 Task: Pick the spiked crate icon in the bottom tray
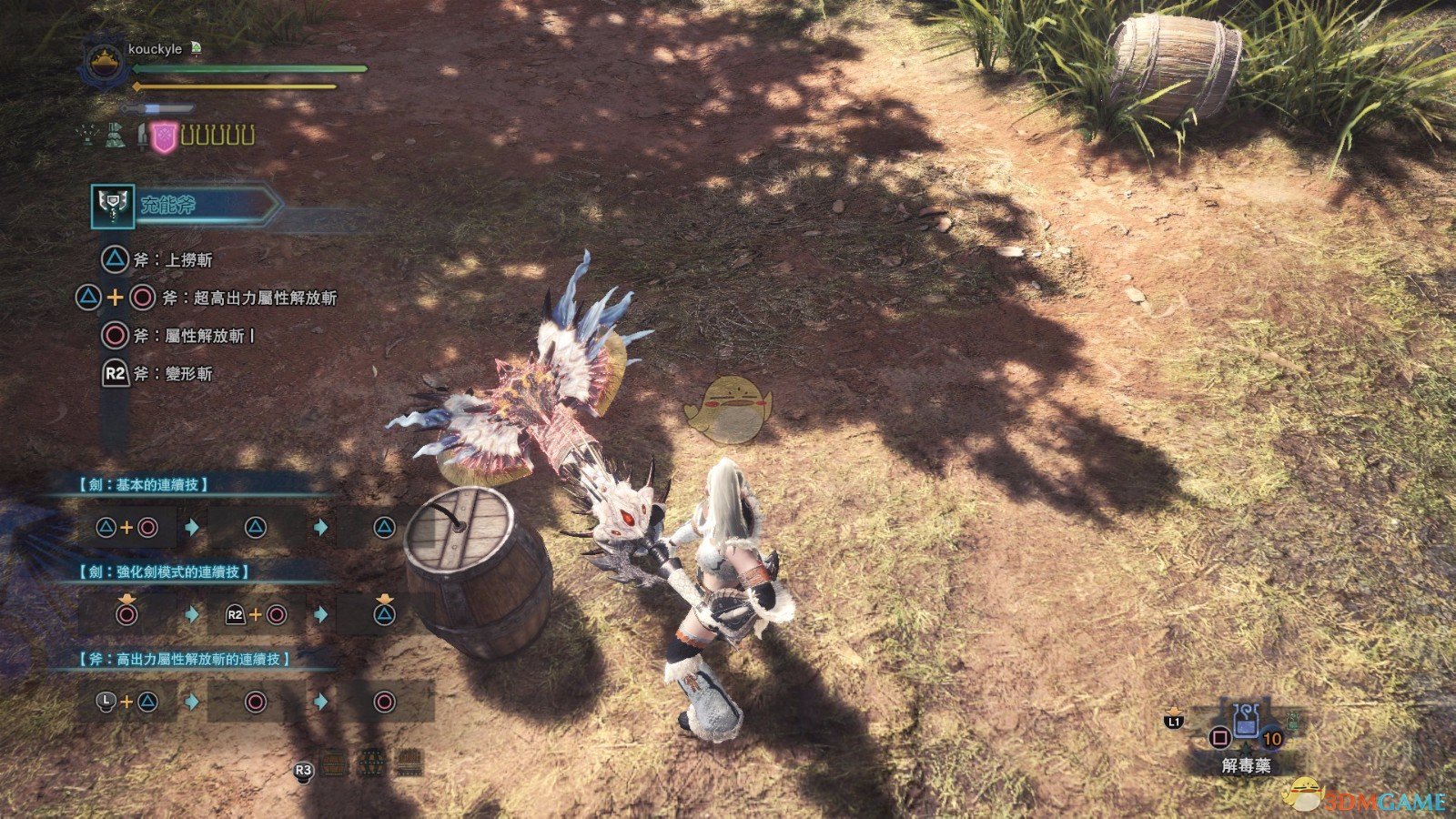pyautogui.click(x=408, y=763)
